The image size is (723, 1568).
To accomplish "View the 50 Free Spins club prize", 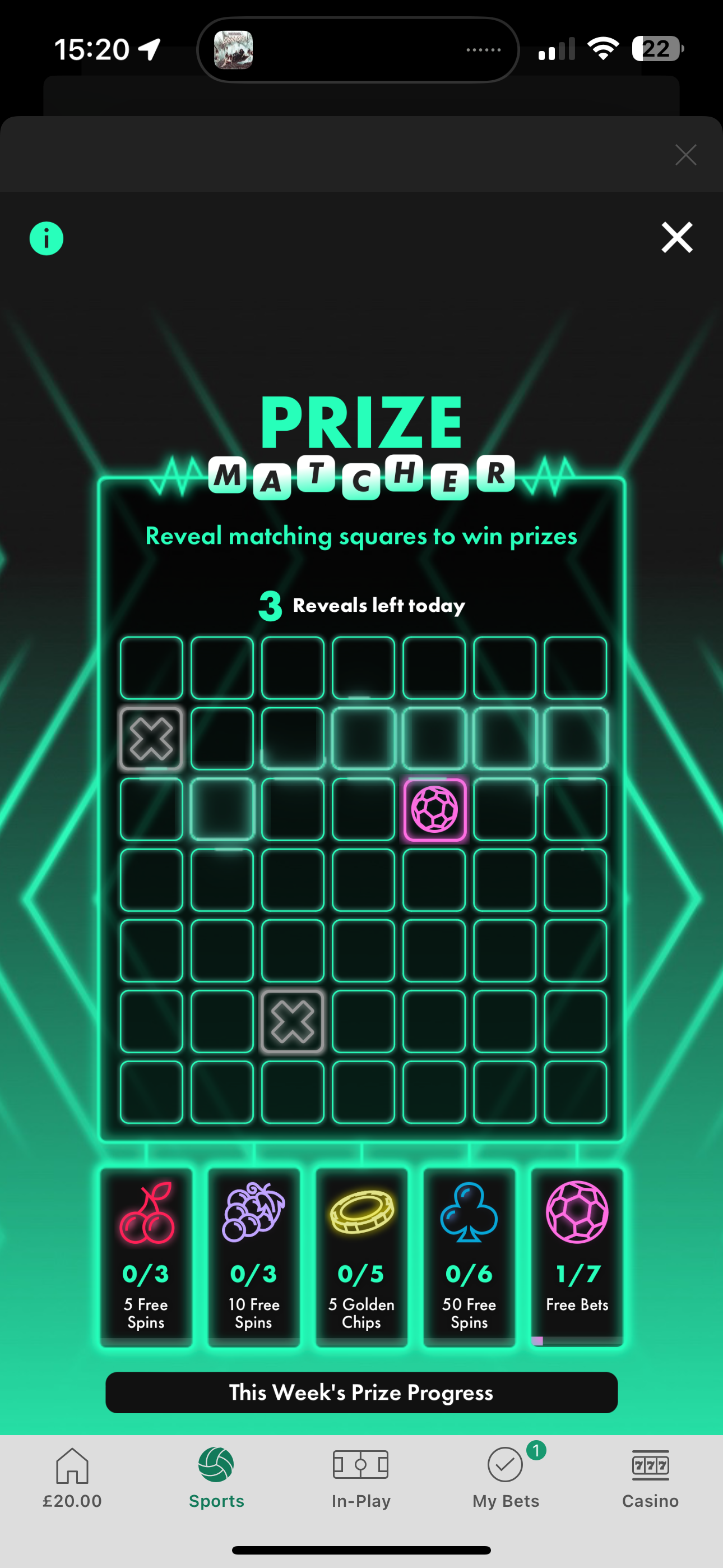I will click(x=469, y=1256).
